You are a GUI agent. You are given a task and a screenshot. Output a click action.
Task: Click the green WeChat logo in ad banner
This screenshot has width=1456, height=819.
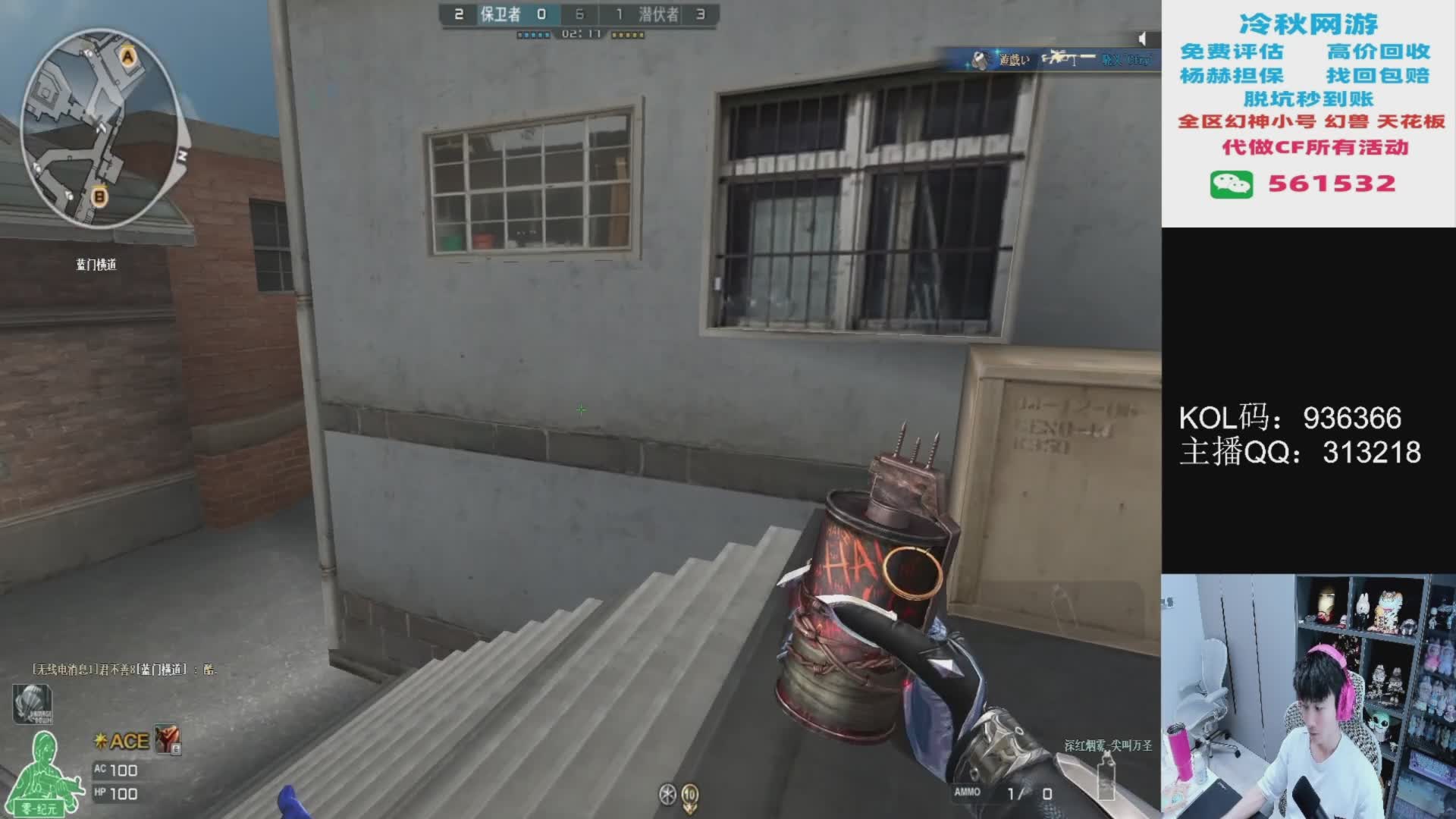[x=1231, y=184]
